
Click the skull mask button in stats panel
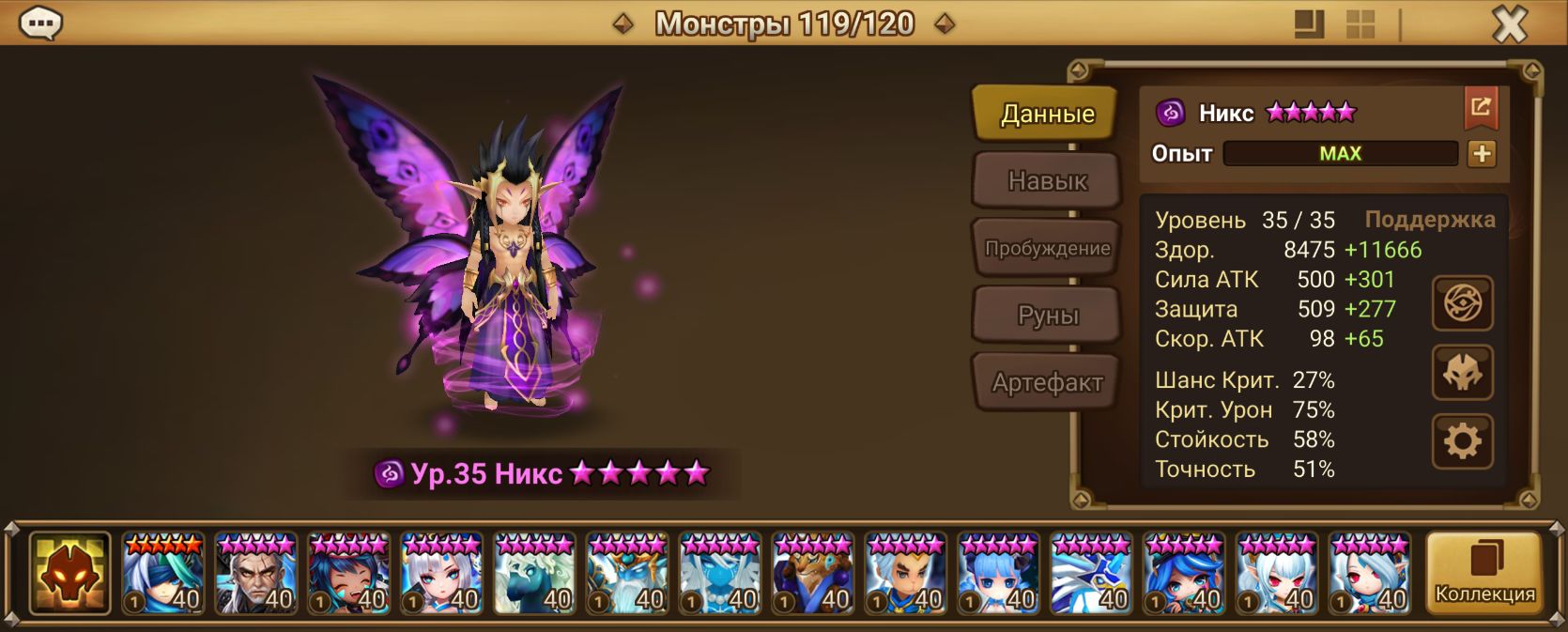[1462, 373]
